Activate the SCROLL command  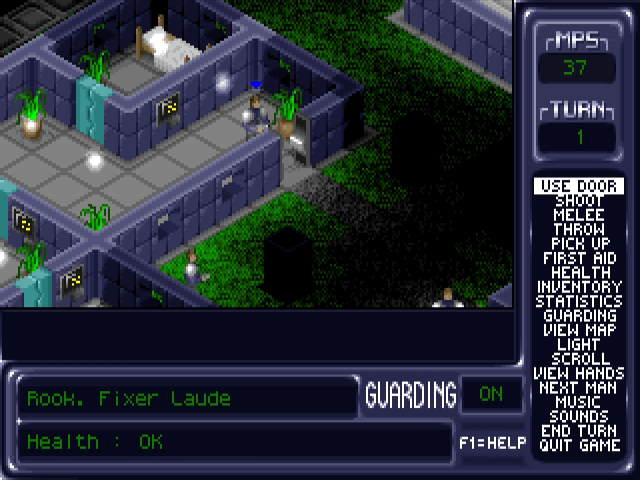579,358
